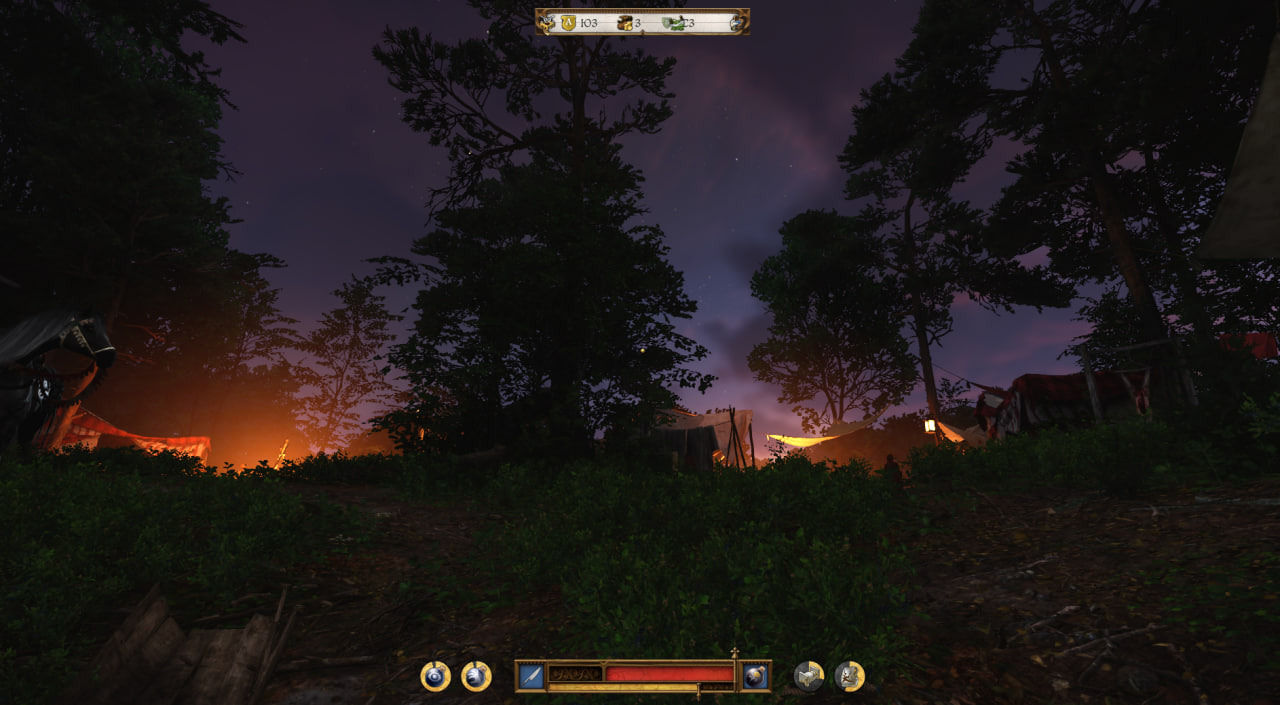Click the bed rest status icon
Image resolution: width=1280 pixels, height=705 pixels.
[808, 677]
